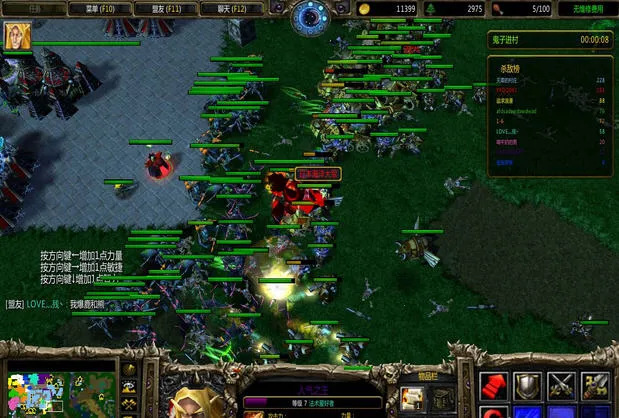Click the day-night clock at top center

tap(309, 15)
